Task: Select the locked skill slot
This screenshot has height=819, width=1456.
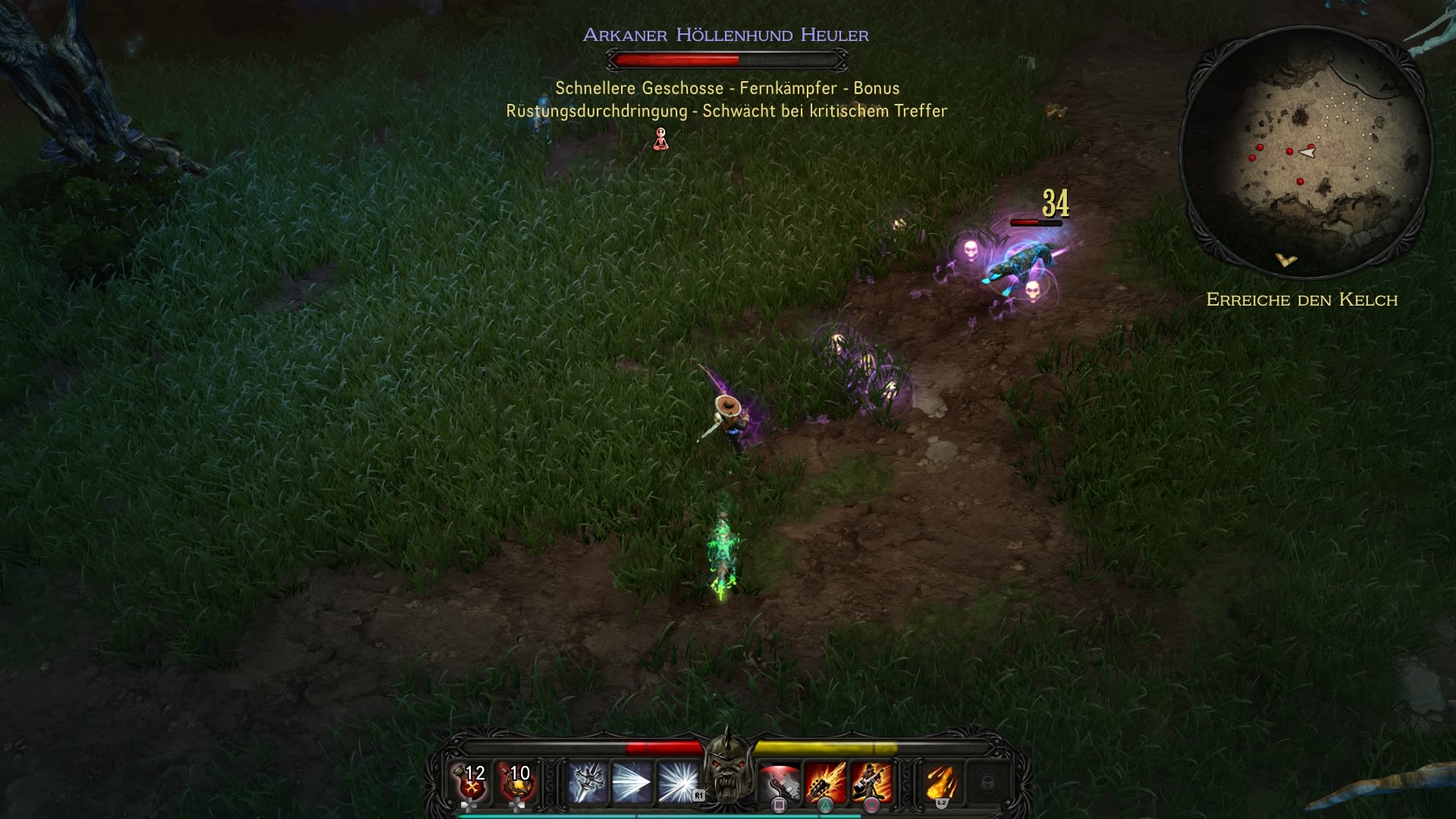Action: pyautogui.click(x=987, y=783)
